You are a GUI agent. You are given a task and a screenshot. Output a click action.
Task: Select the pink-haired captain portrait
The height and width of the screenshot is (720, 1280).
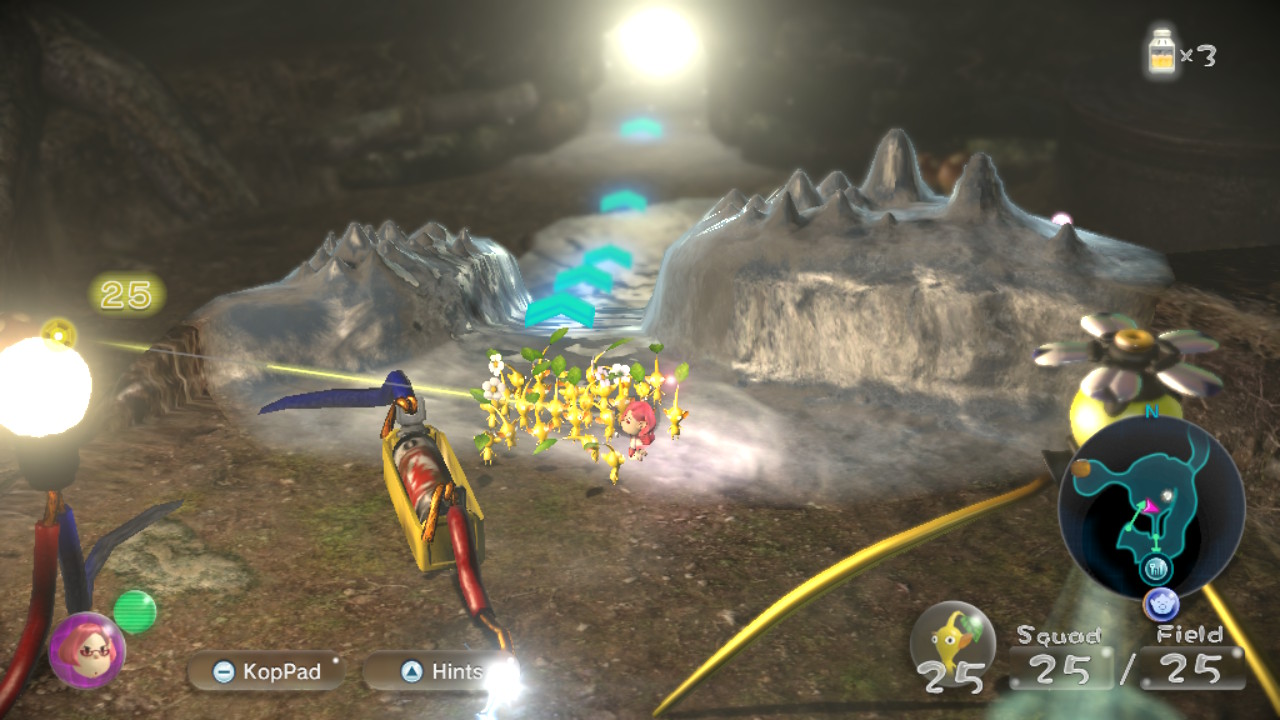tap(87, 650)
